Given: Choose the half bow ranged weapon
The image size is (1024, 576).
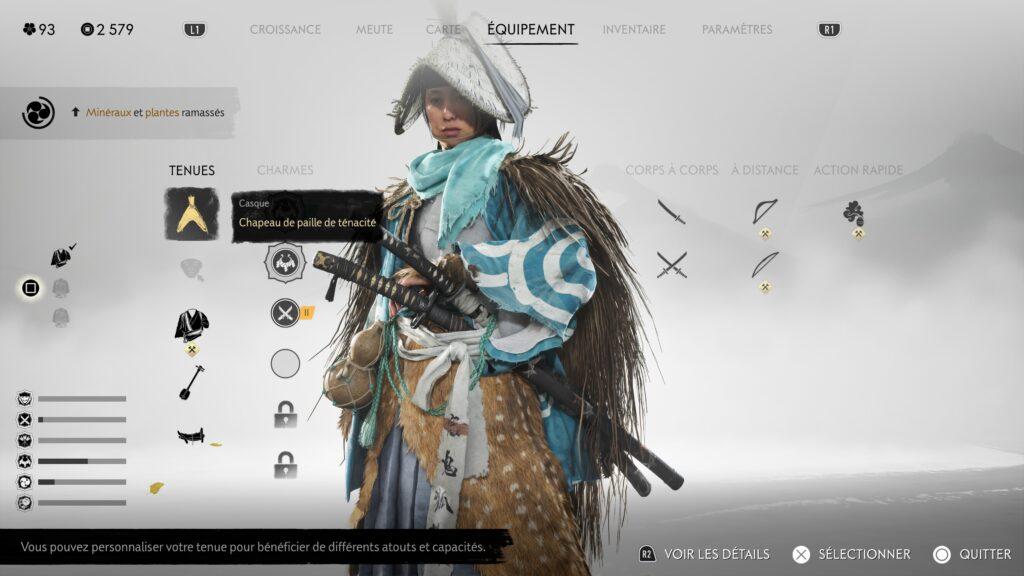Looking at the screenshot, I should [765, 211].
